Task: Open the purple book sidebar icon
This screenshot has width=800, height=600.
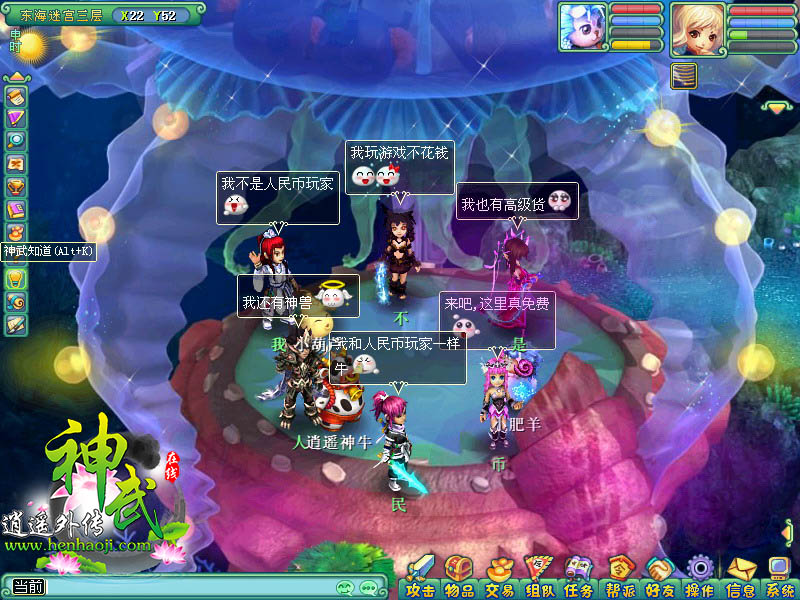Action: 15,209
